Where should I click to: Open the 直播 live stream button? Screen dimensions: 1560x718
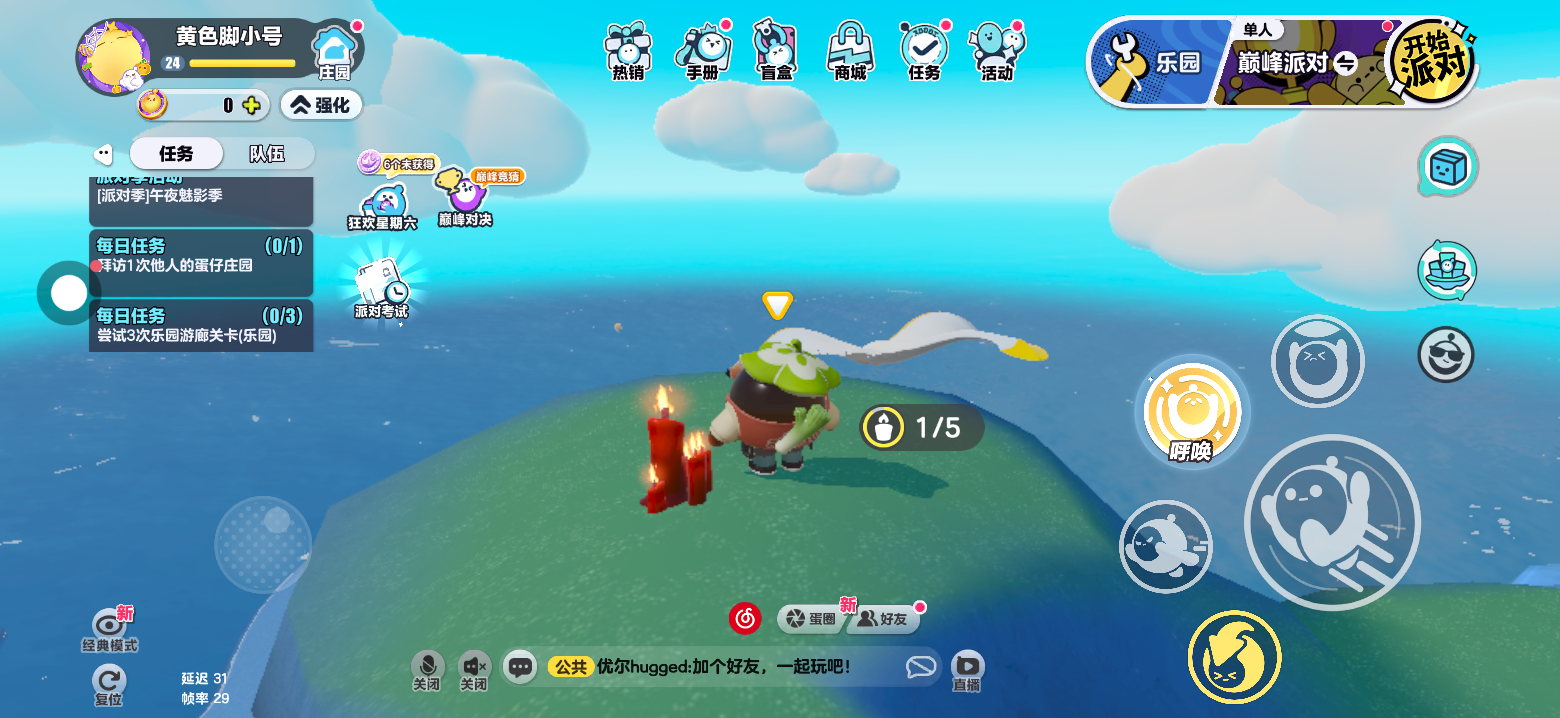point(966,669)
